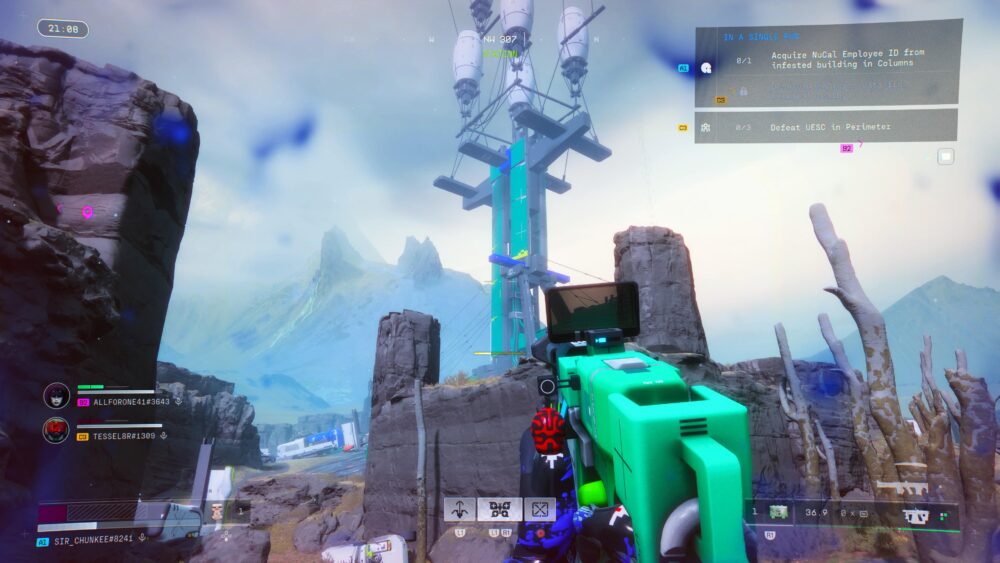Viewport: 1000px width, 563px height.
Task: Activate the middle drone ability icon
Action: (499, 510)
